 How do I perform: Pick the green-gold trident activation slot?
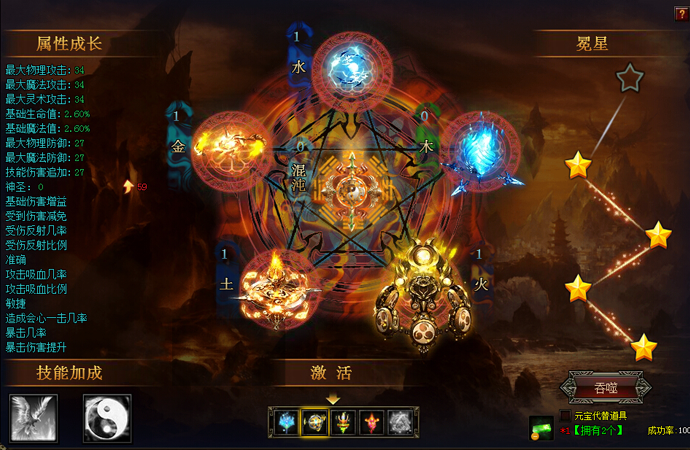[344, 422]
